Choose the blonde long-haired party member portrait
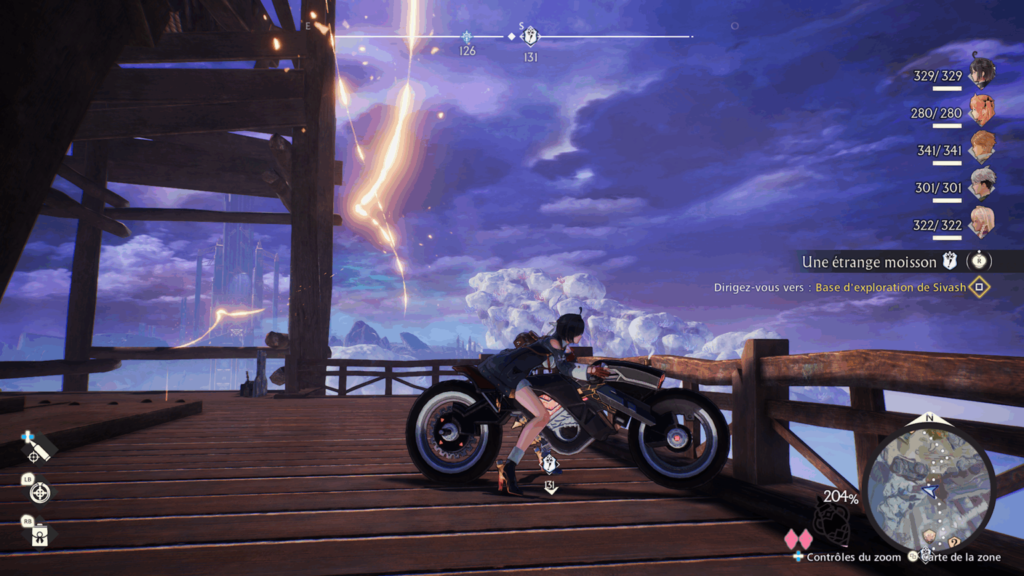This screenshot has height=576, width=1024. pyautogui.click(x=982, y=221)
